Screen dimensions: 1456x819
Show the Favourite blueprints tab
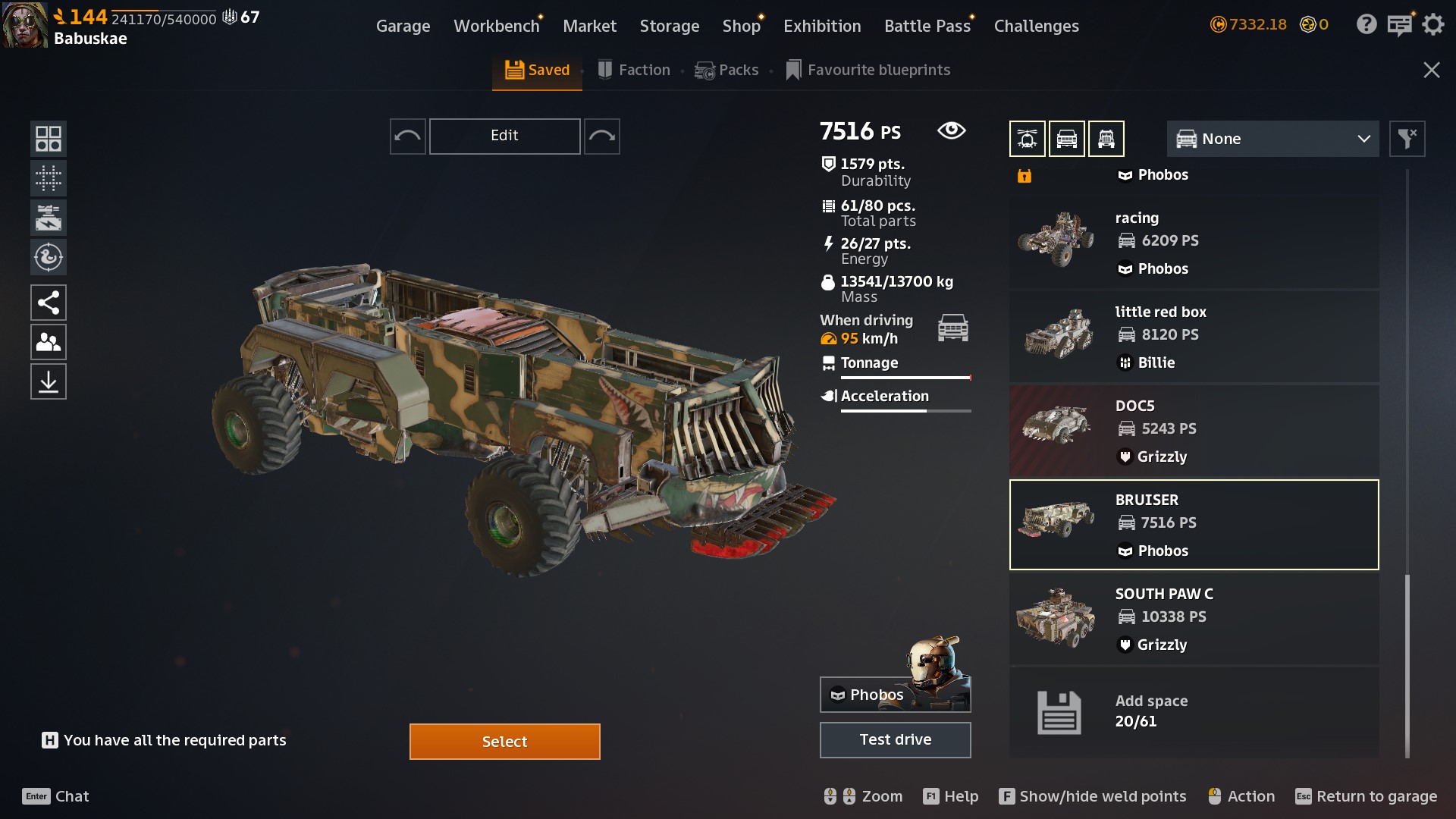coord(868,70)
